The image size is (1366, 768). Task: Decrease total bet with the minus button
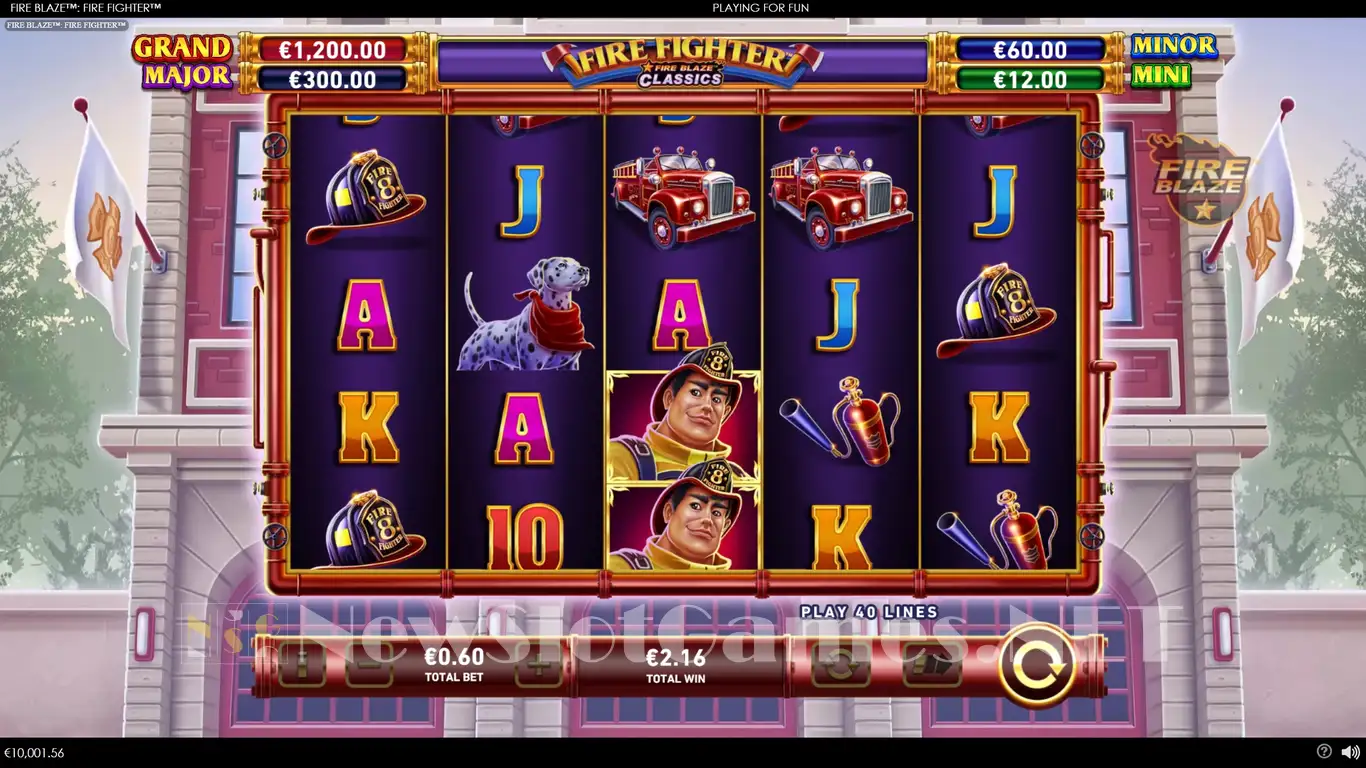point(368,665)
